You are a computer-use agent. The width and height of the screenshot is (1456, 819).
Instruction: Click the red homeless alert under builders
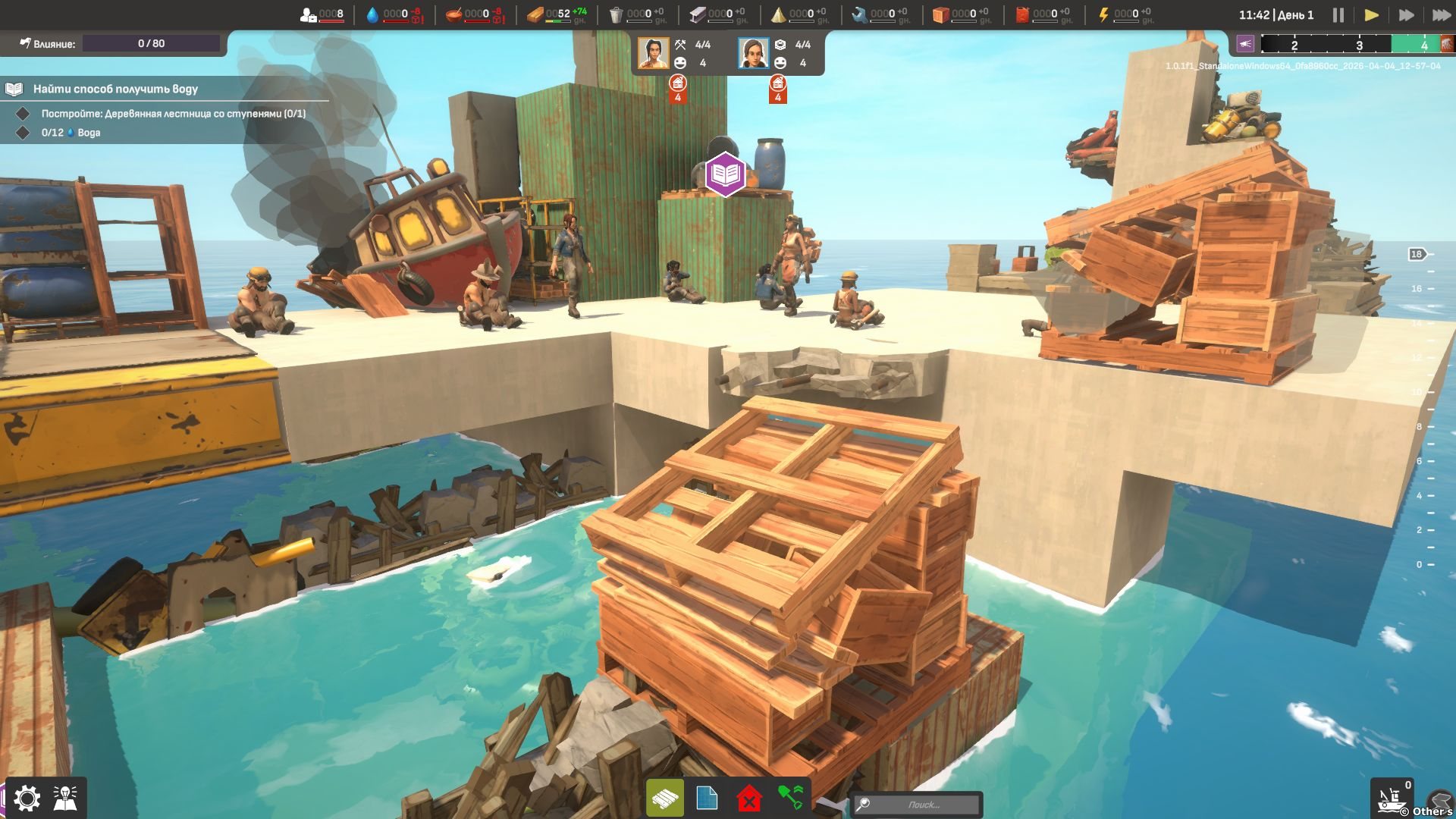(678, 88)
